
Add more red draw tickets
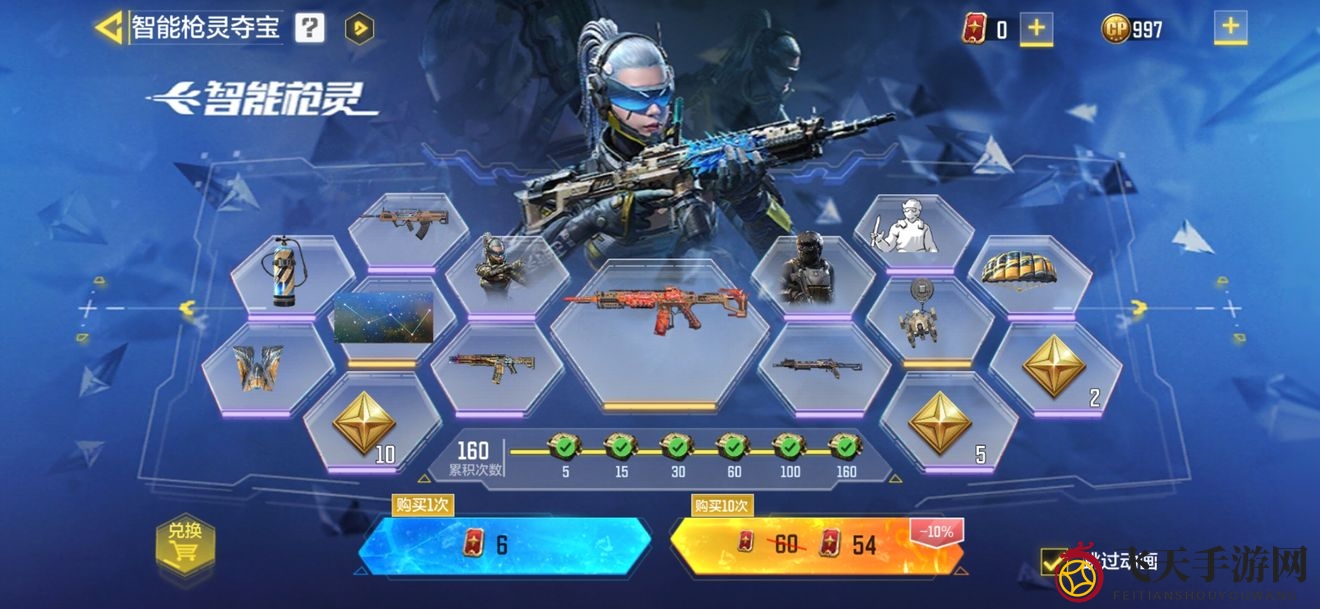(x=1036, y=28)
